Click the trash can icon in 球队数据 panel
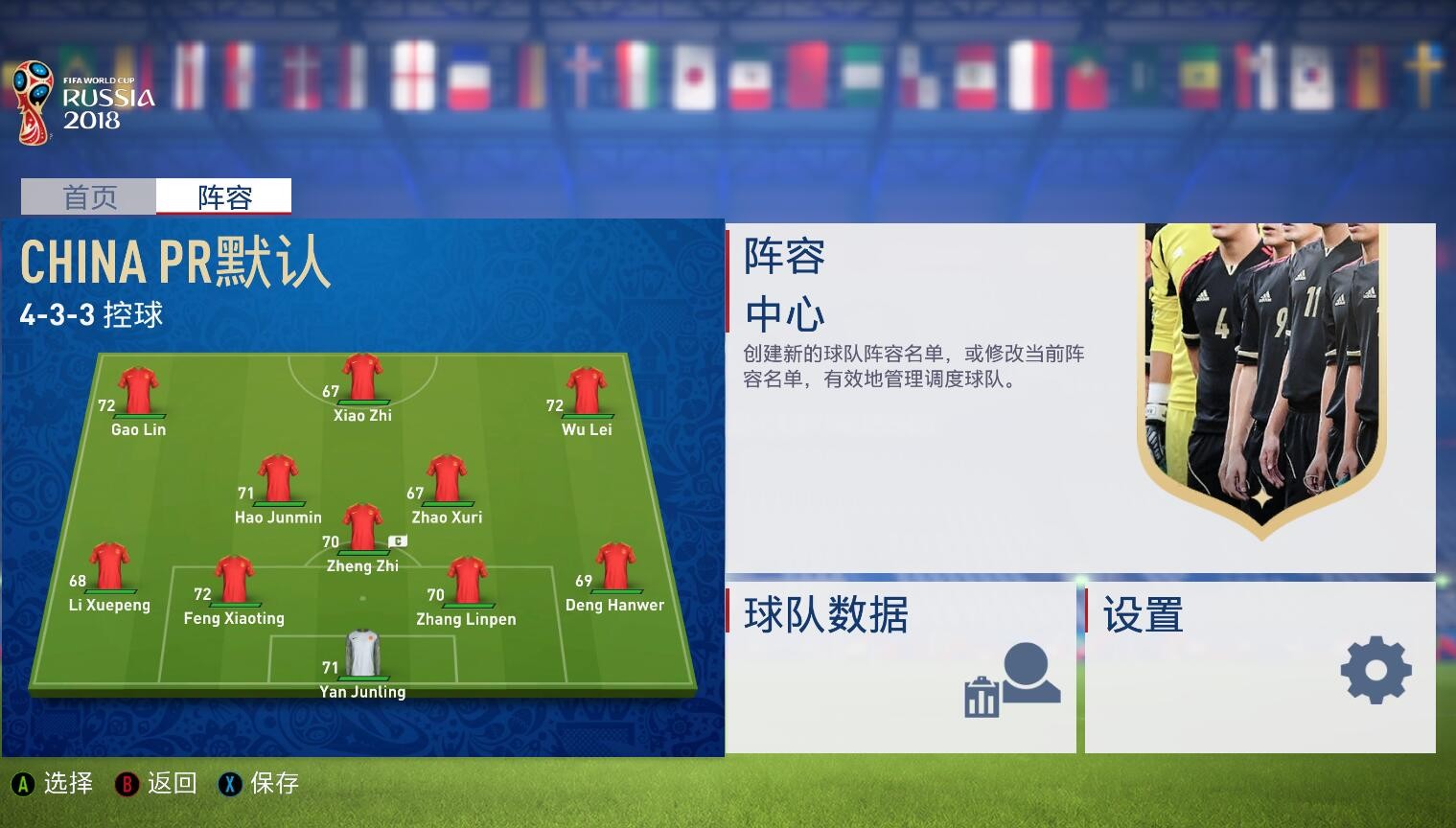This screenshot has height=828, width=1456. 980,695
